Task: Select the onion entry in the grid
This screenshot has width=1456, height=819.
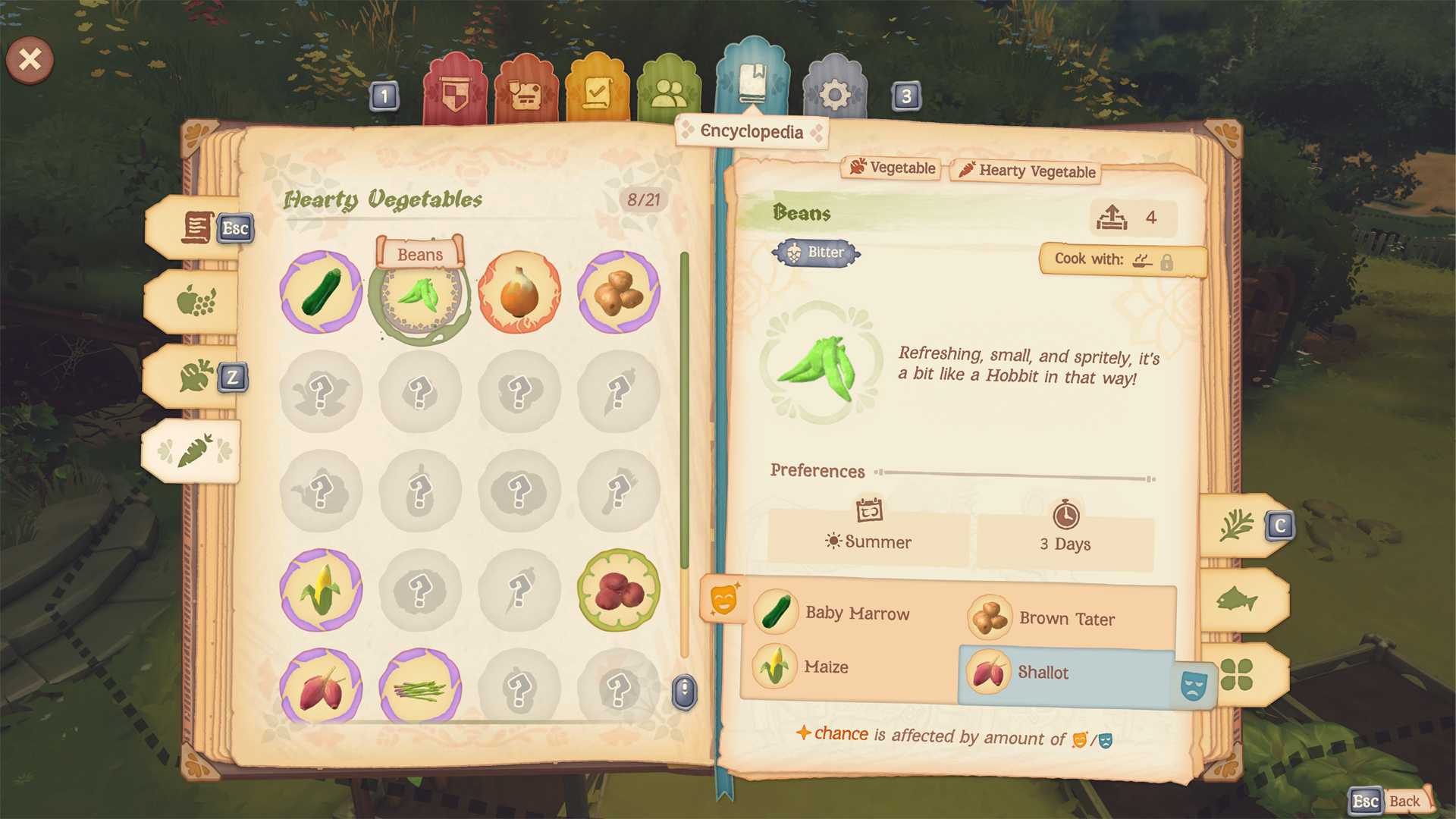Action: coord(519,293)
